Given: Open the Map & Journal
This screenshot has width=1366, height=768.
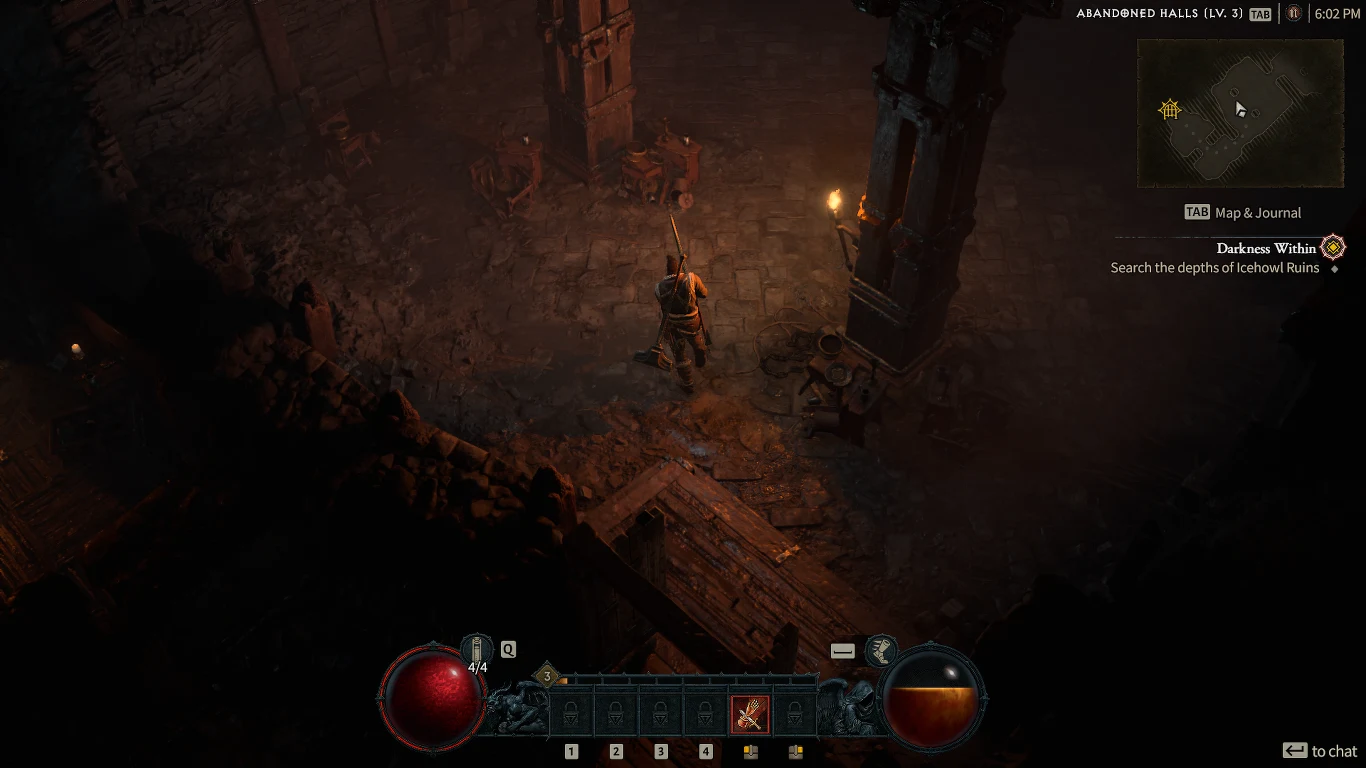Looking at the screenshot, I should (1244, 212).
